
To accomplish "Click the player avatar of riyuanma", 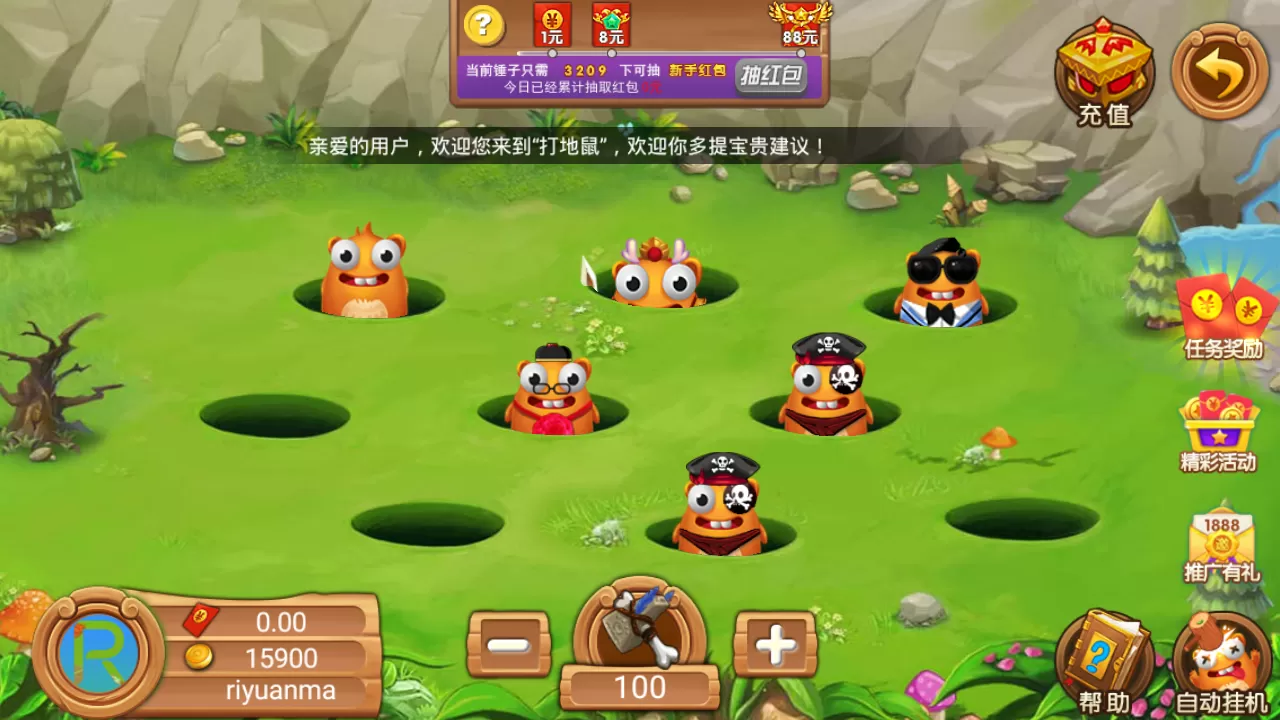I will coord(97,650).
